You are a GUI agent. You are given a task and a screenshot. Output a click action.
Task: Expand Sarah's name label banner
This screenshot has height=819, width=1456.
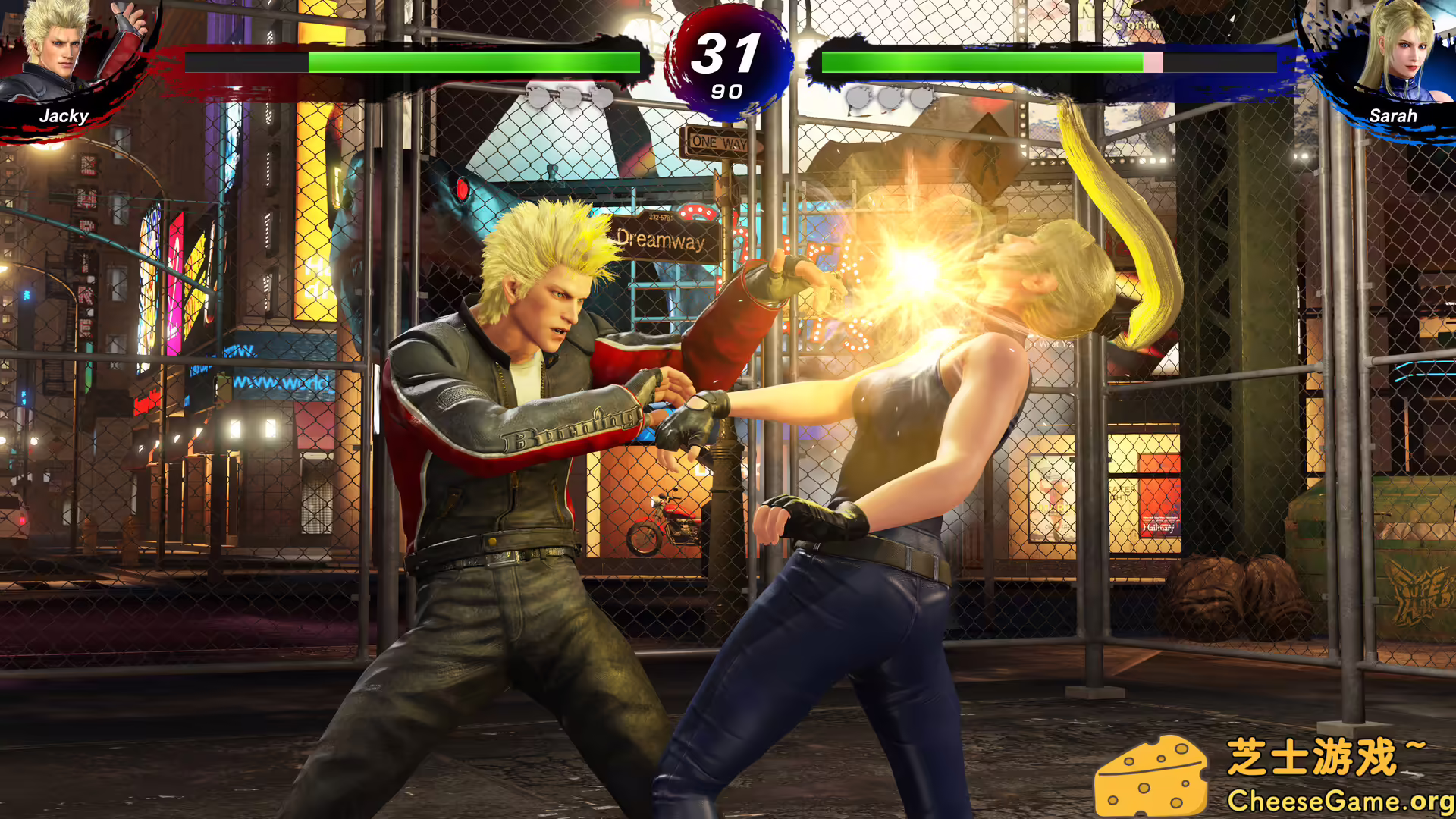point(1393,116)
